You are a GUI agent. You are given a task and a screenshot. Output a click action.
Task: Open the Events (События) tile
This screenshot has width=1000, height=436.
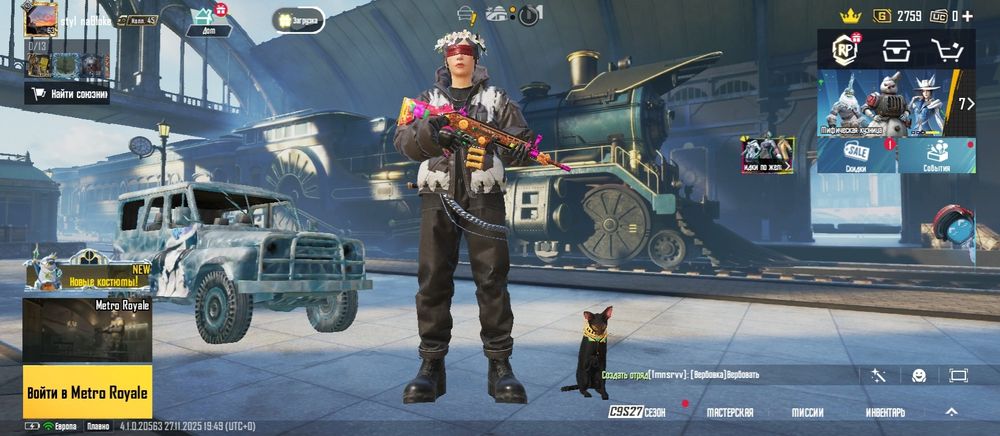937,155
